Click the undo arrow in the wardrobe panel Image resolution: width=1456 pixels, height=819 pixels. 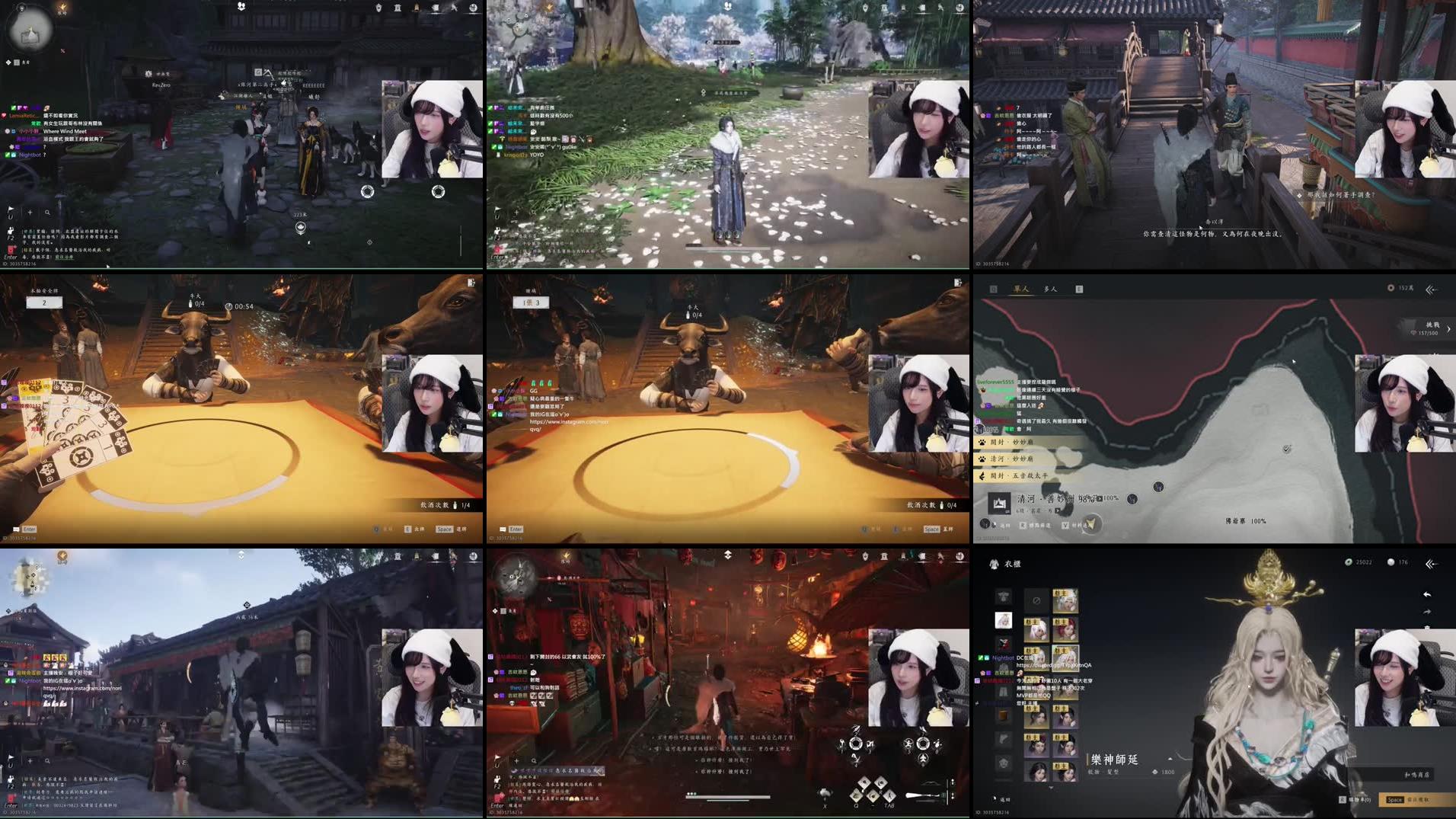(1428, 594)
